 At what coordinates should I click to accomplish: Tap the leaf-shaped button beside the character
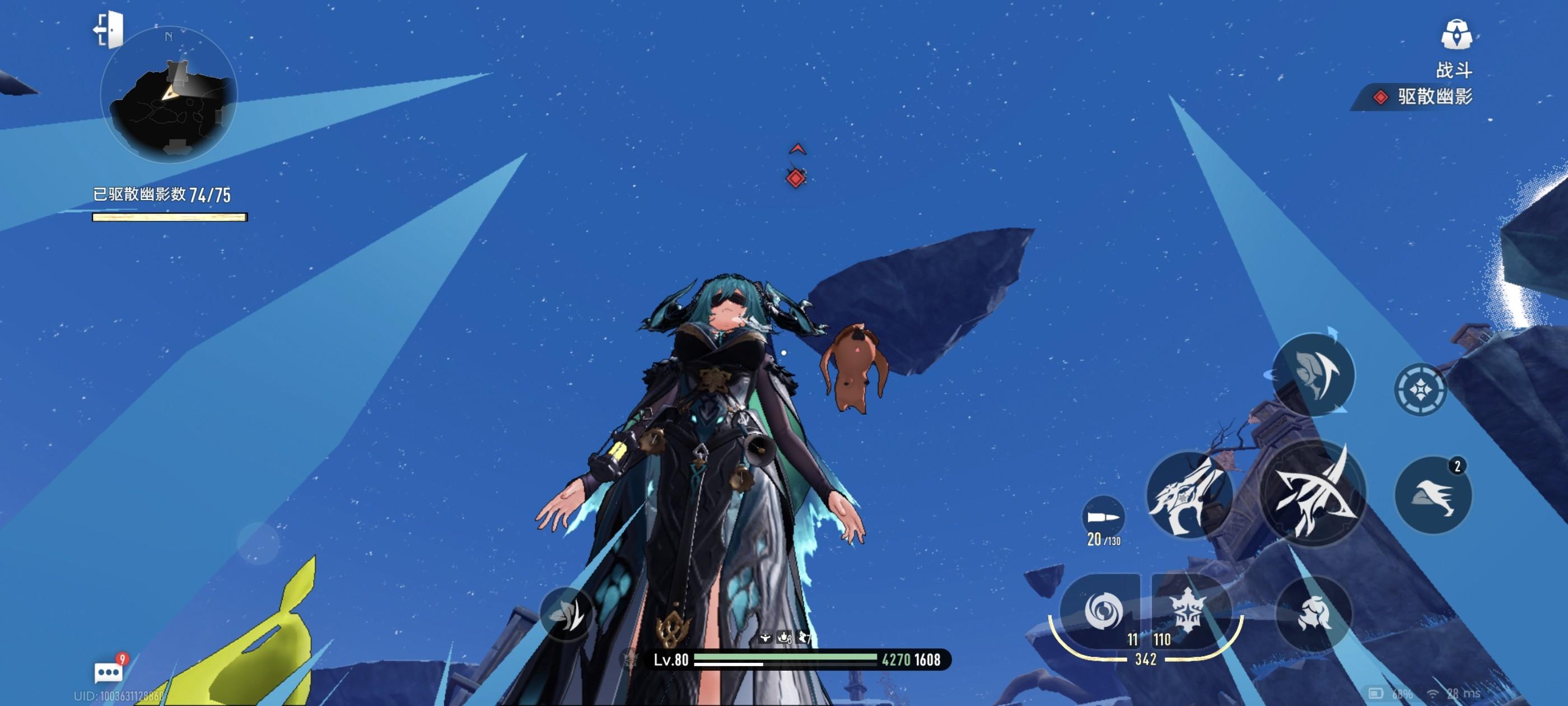pyautogui.click(x=567, y=614)
